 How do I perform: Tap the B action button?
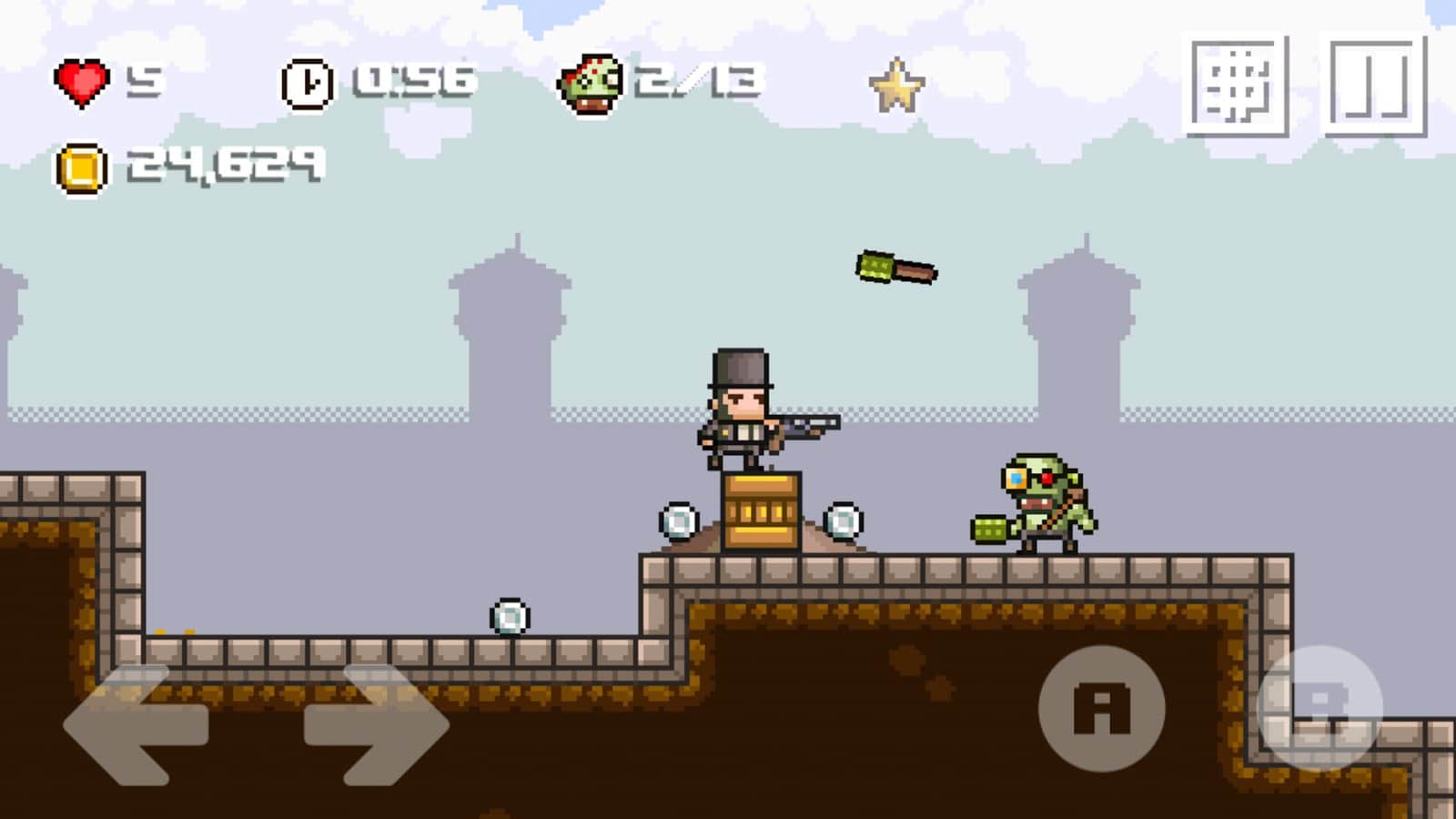[x=1319, y=708]
